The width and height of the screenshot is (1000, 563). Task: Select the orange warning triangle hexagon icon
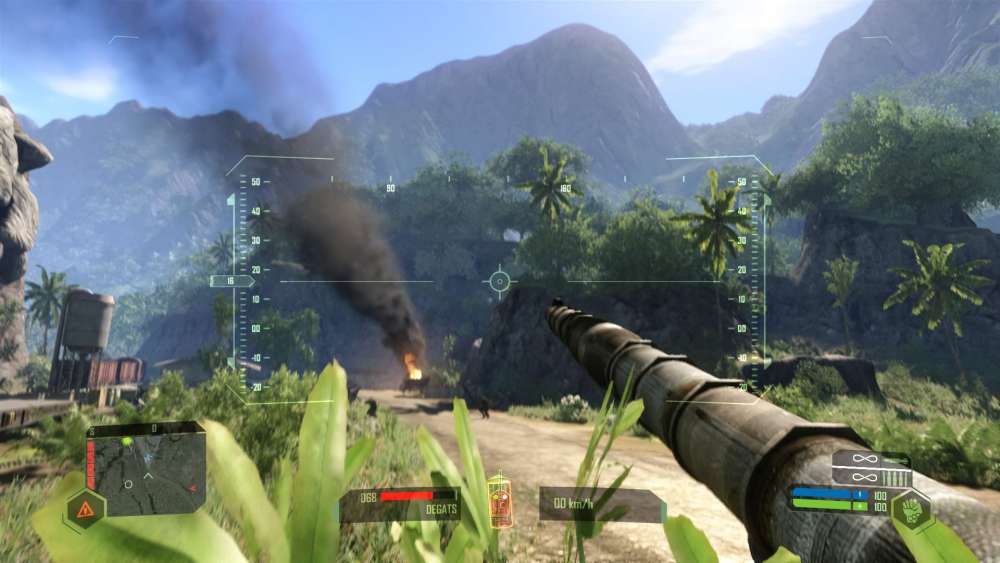tap(84, 509)
